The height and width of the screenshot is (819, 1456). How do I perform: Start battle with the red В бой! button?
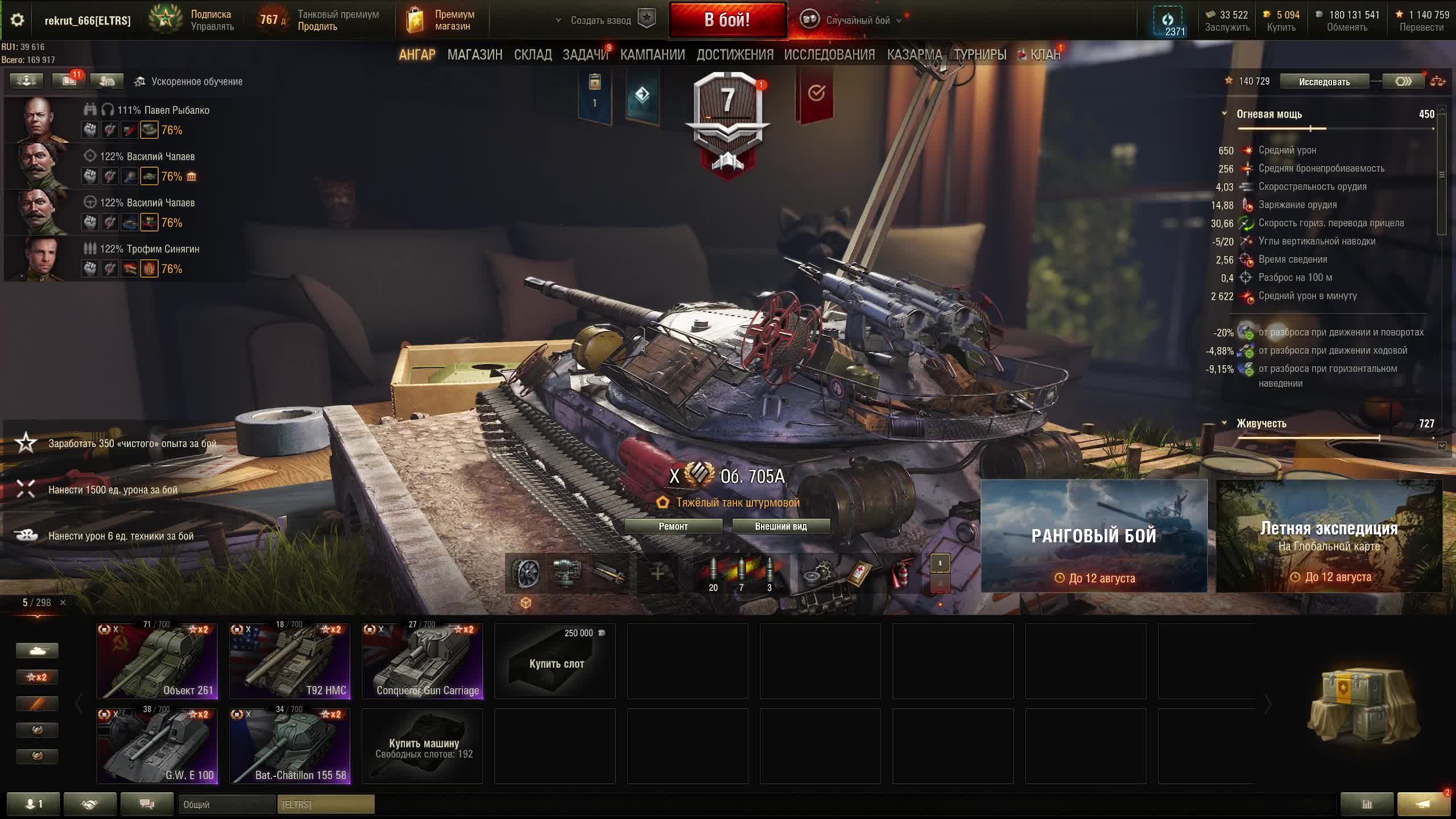727,20
